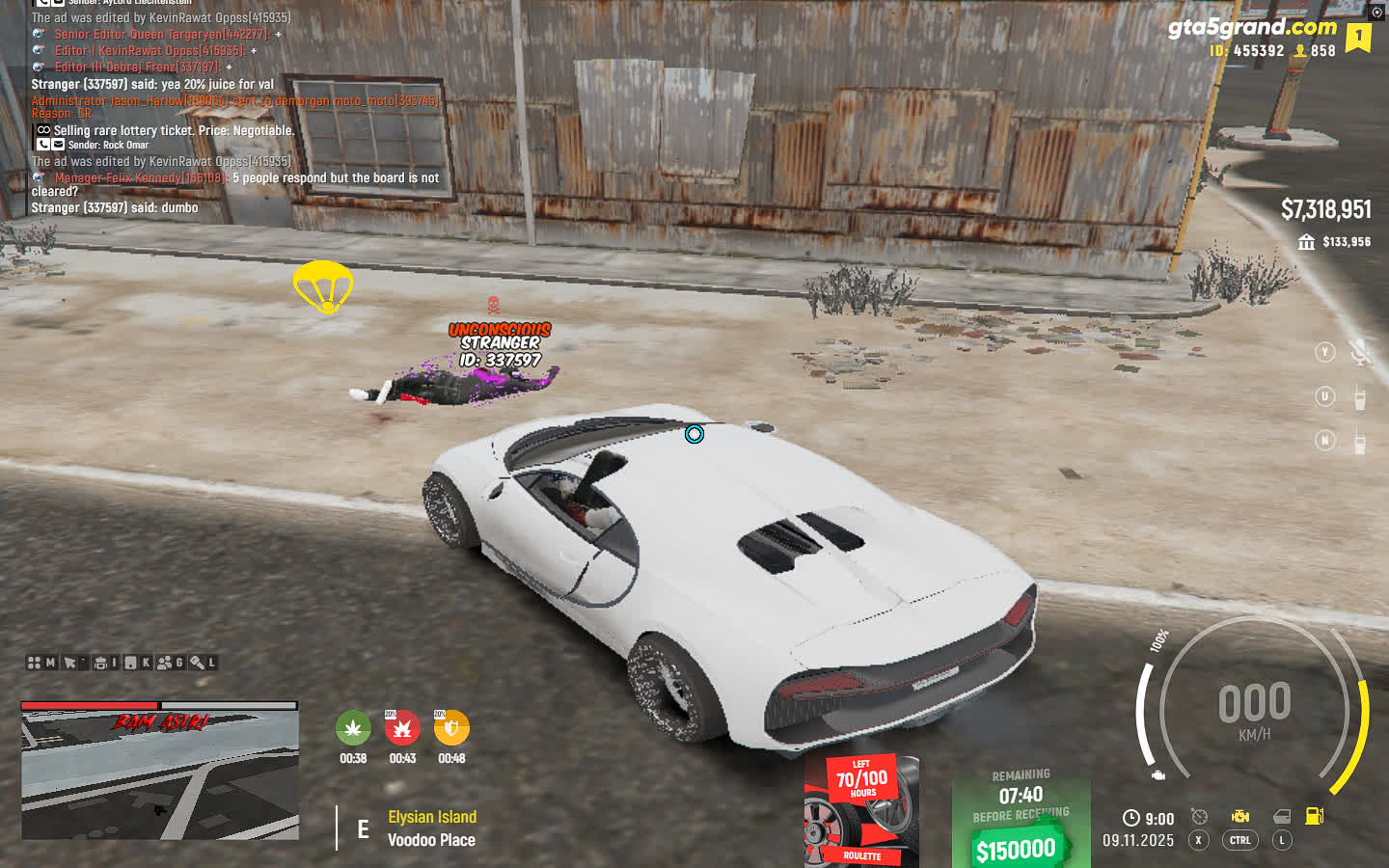Click the gta5grand.com logo
Image resolution: width=1389 pixels, height=868 pixels.
tap(1251, 27)
